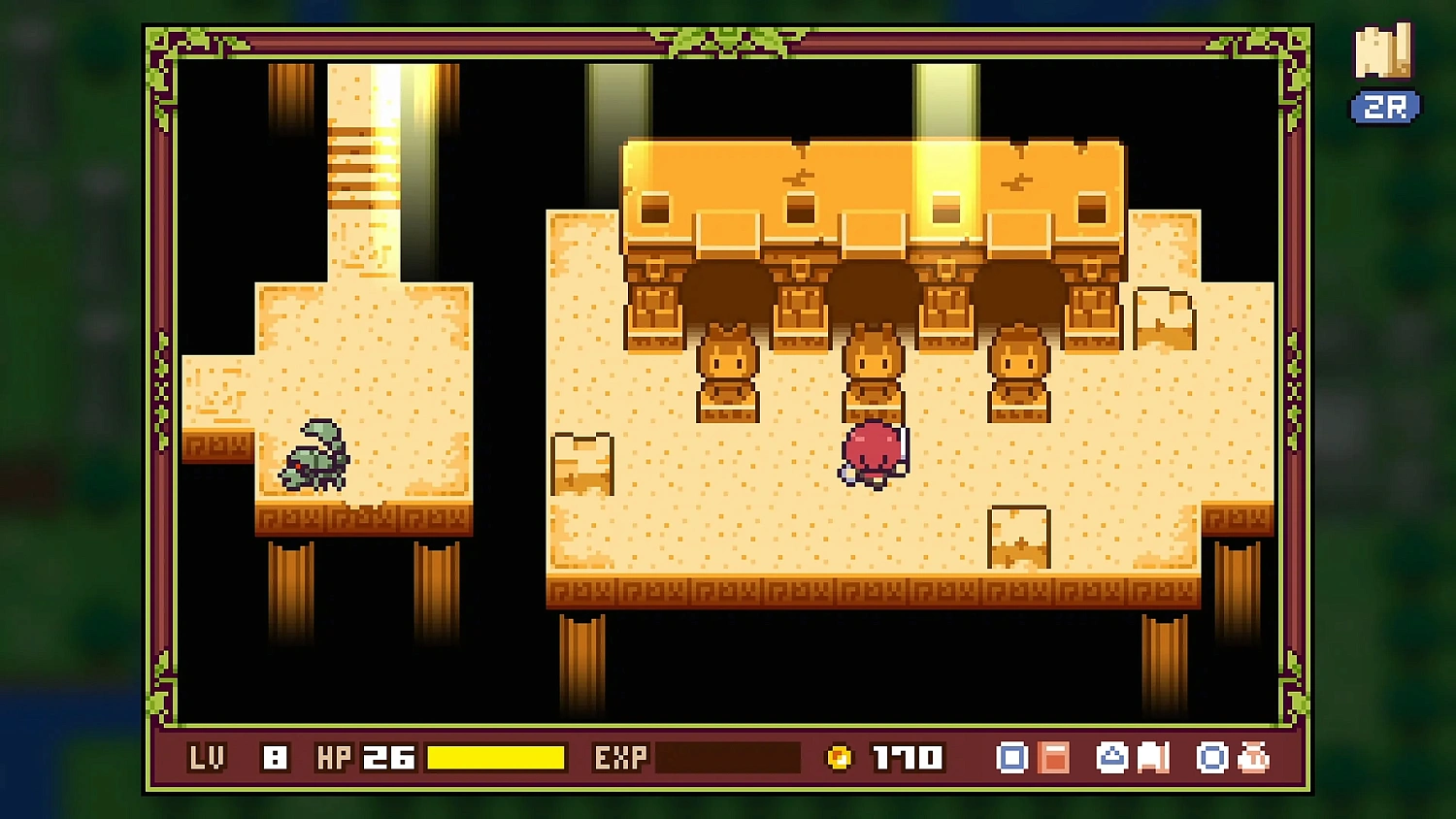This screenshot has height=819, width=1456.
Task: Open the map scroll icon at top right
Action: point(1384,50)
